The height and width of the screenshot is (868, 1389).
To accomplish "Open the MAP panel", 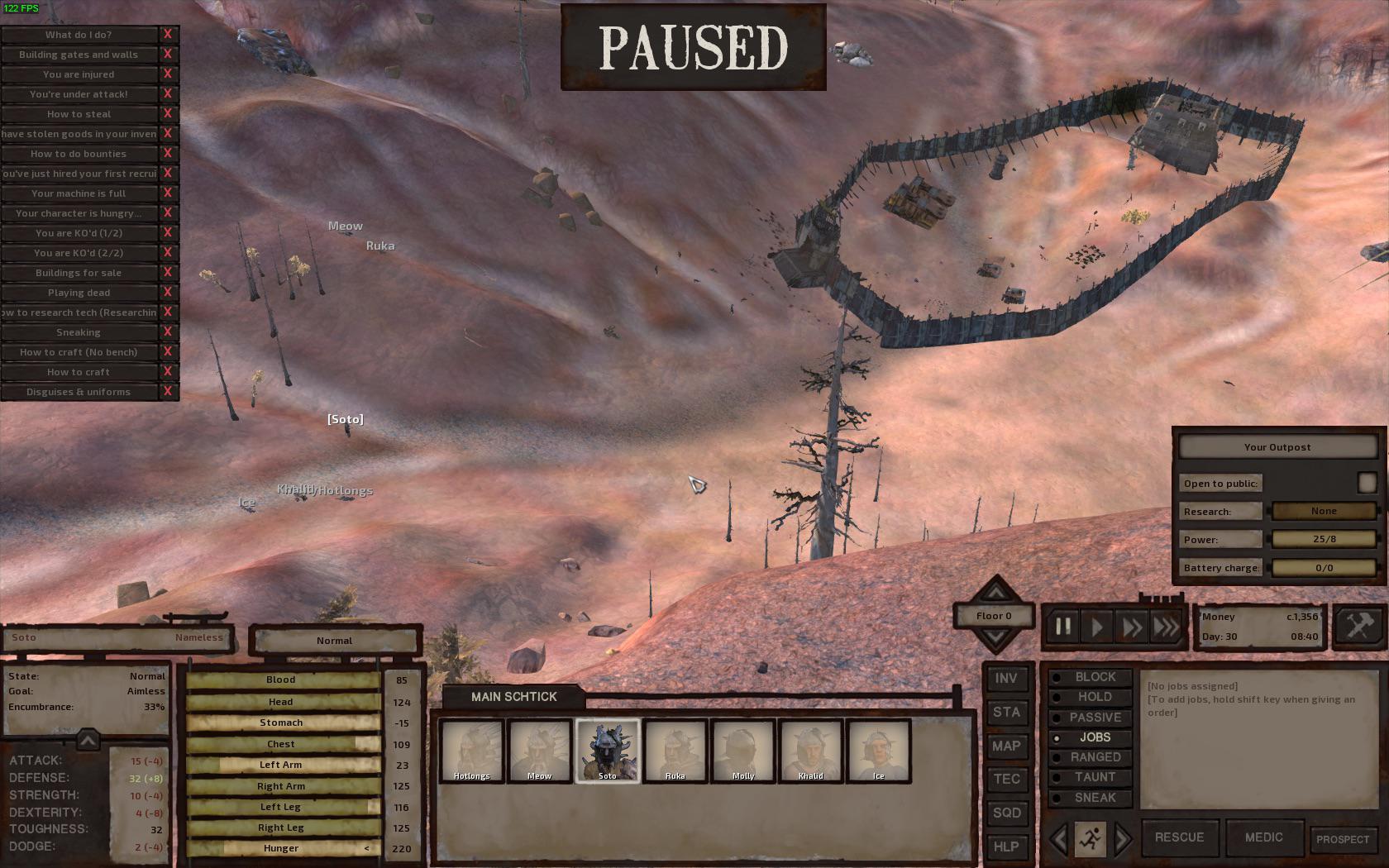I will pos(1007,746).
